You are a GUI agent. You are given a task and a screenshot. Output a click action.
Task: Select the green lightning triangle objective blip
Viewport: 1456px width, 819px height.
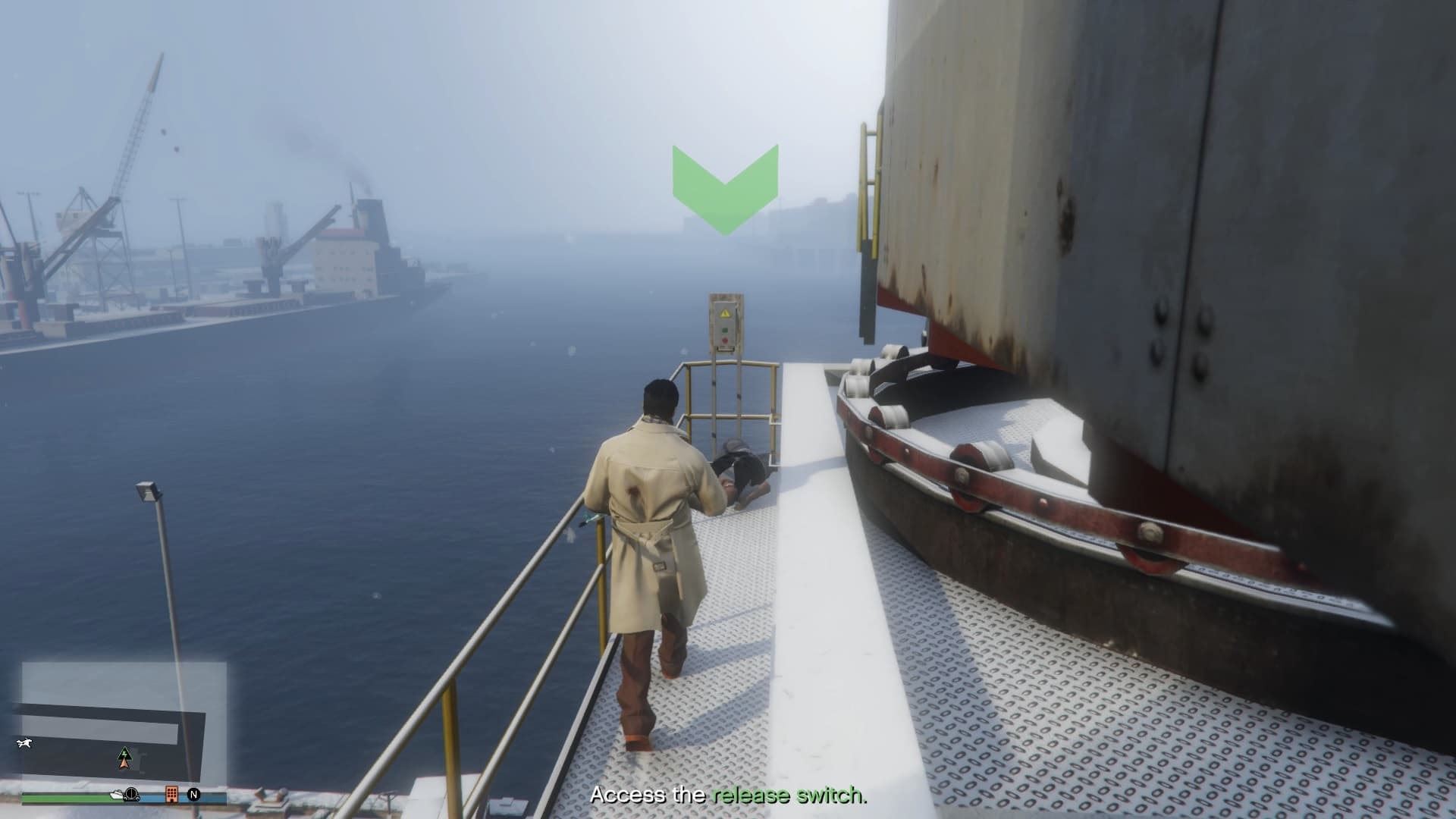point(124,752)
